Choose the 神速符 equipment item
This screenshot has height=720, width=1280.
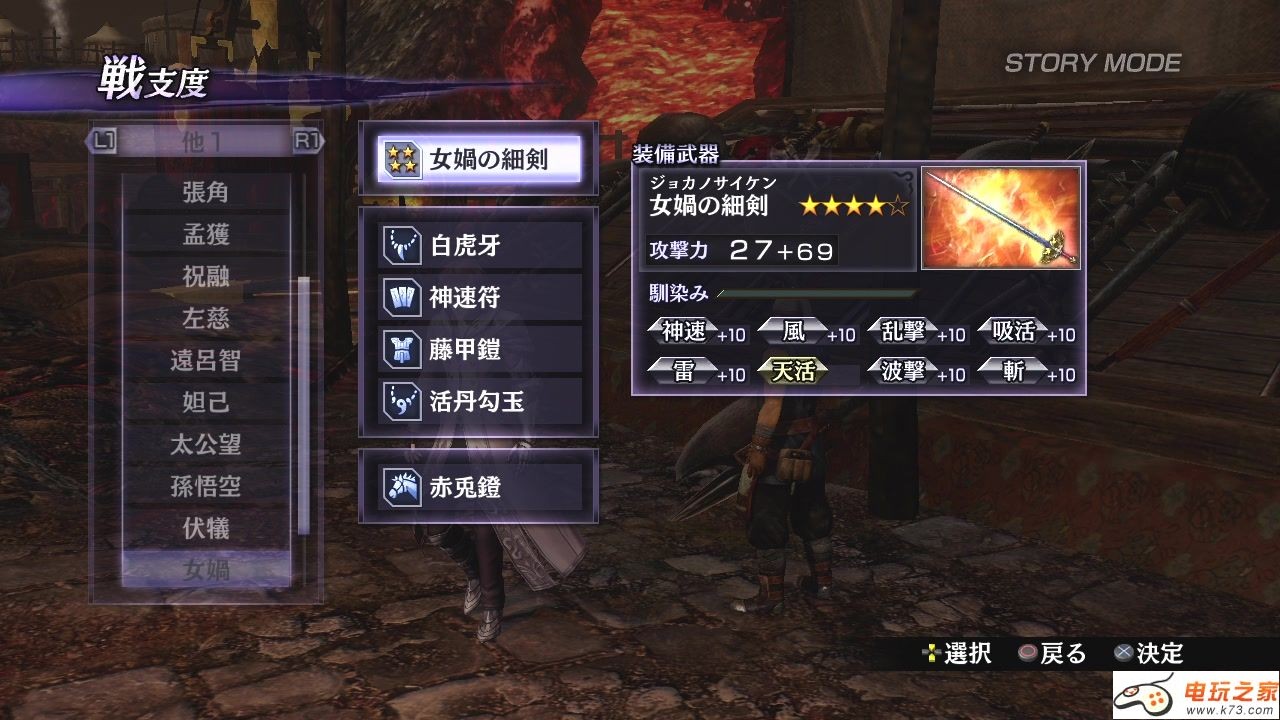479,297
